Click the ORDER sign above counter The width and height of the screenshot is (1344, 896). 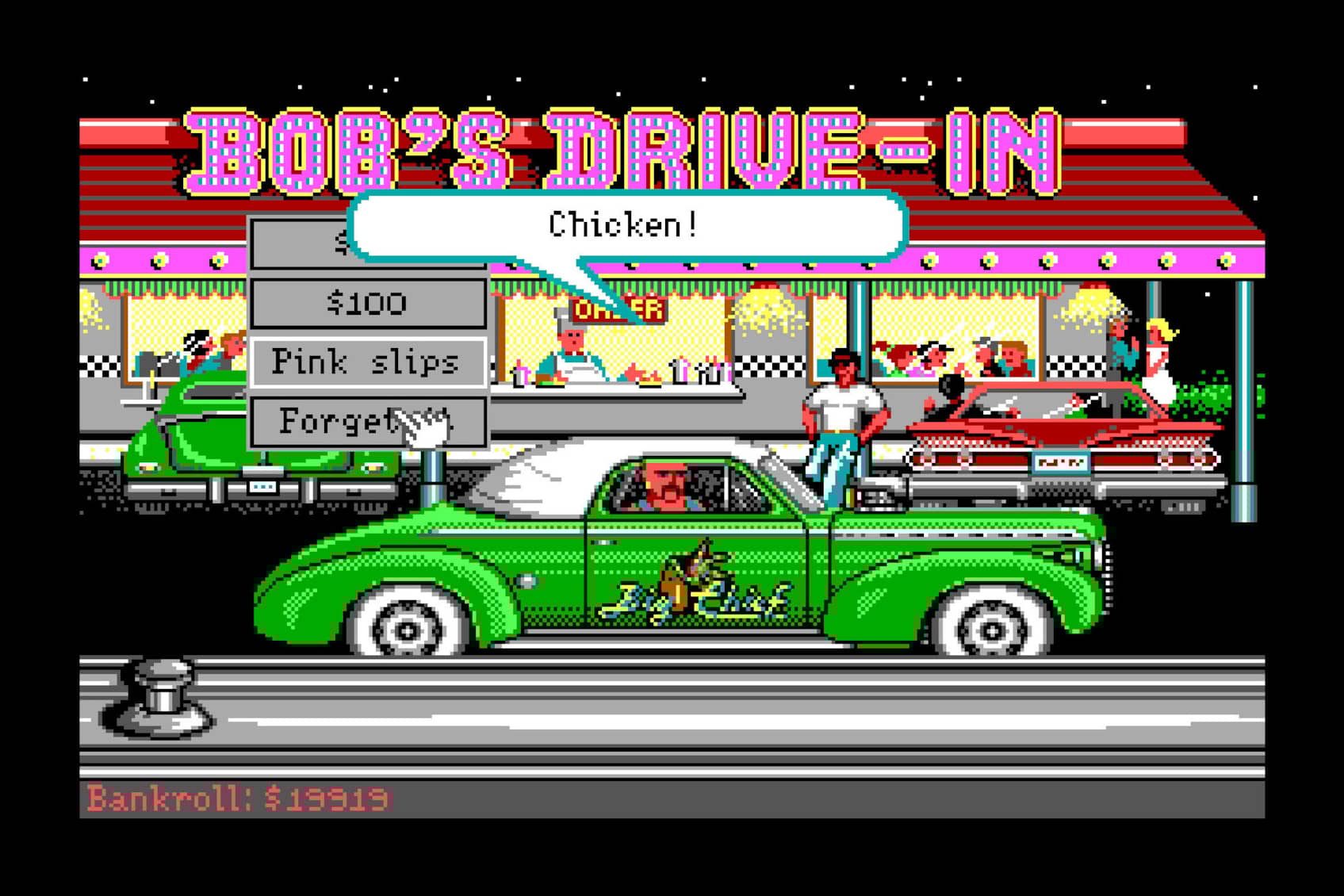[623, 309]
